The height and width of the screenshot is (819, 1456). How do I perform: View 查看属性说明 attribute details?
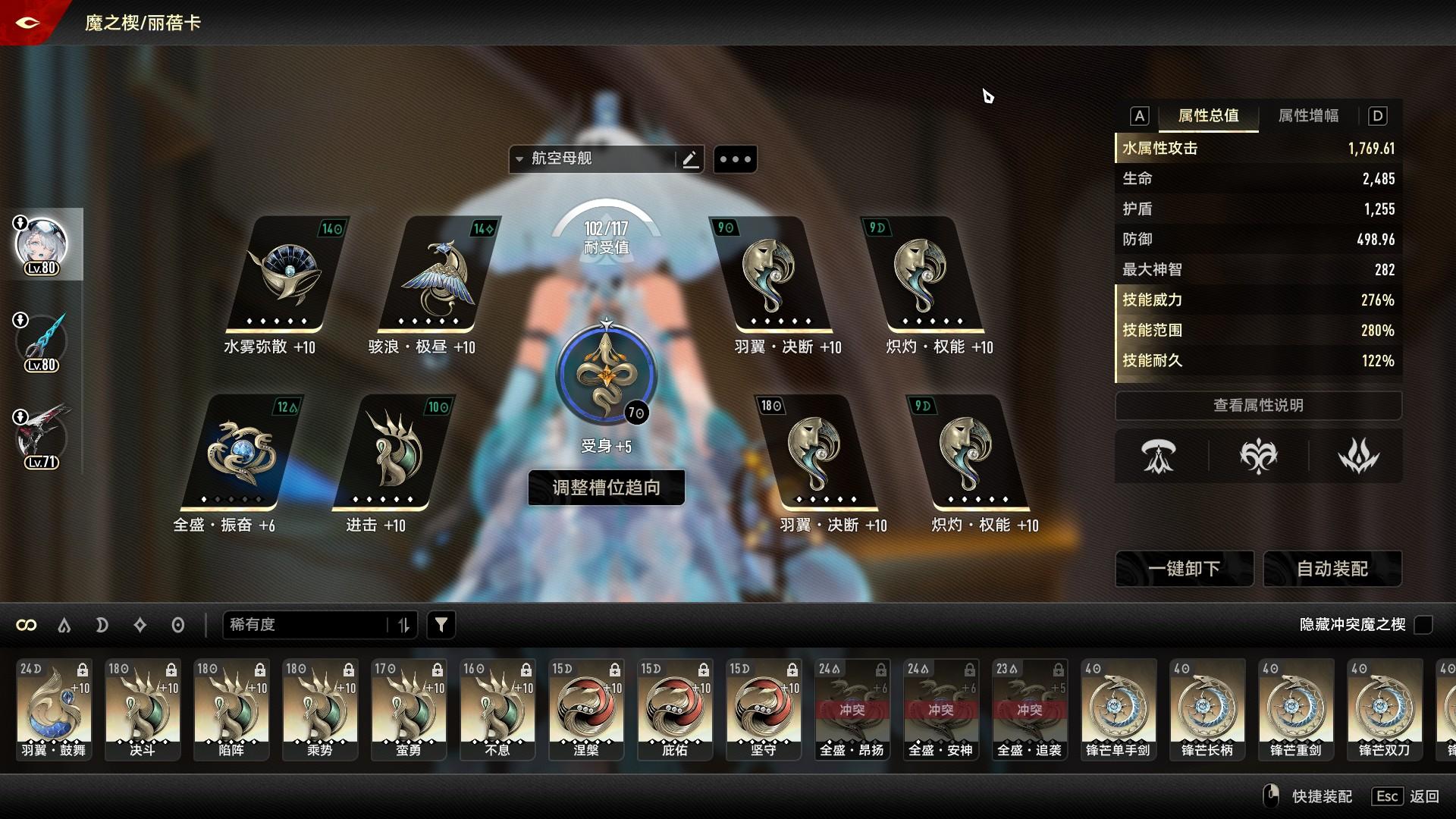point(1258,406)
